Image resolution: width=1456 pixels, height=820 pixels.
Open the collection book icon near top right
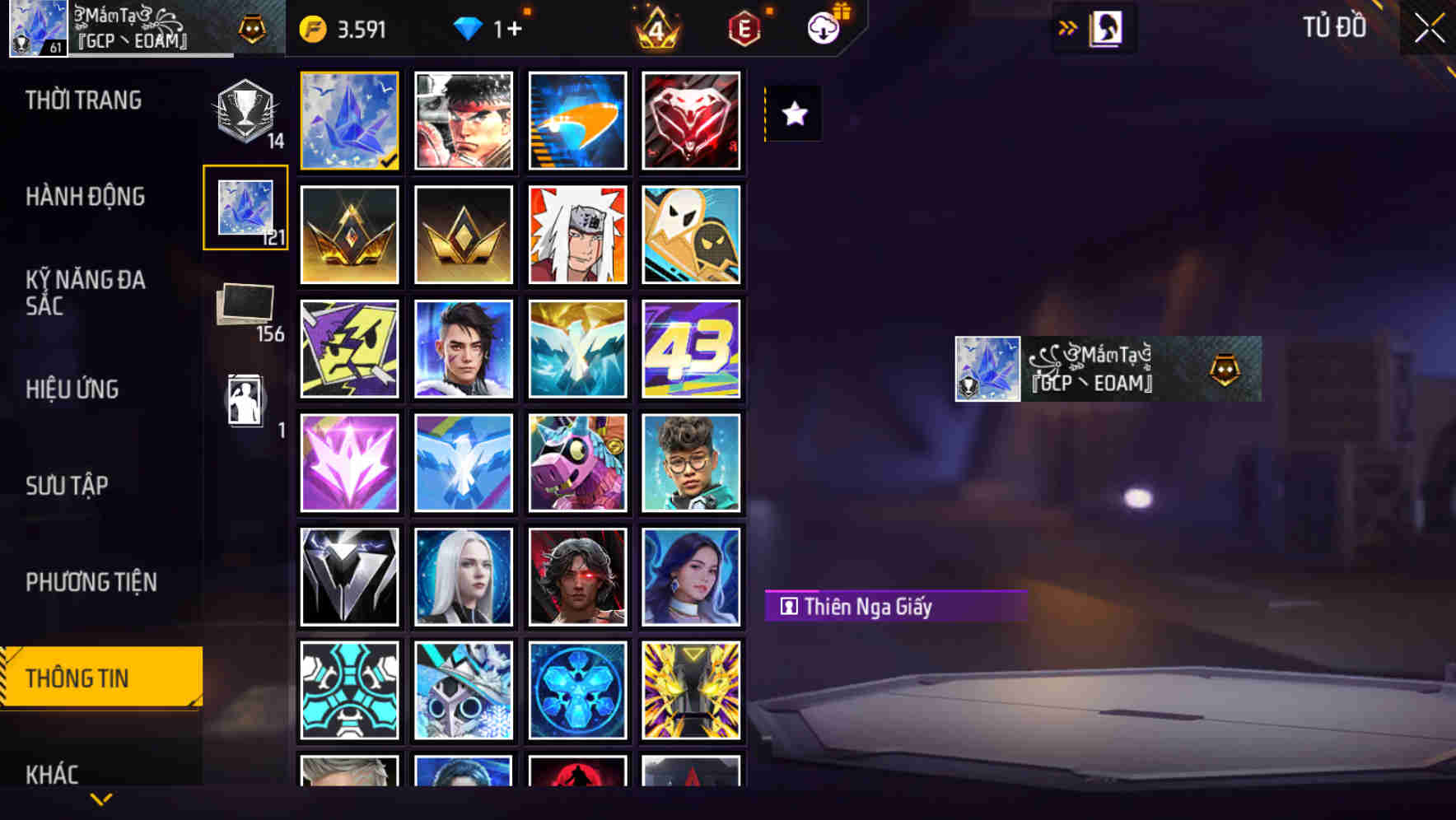(x=1104, y=28)
